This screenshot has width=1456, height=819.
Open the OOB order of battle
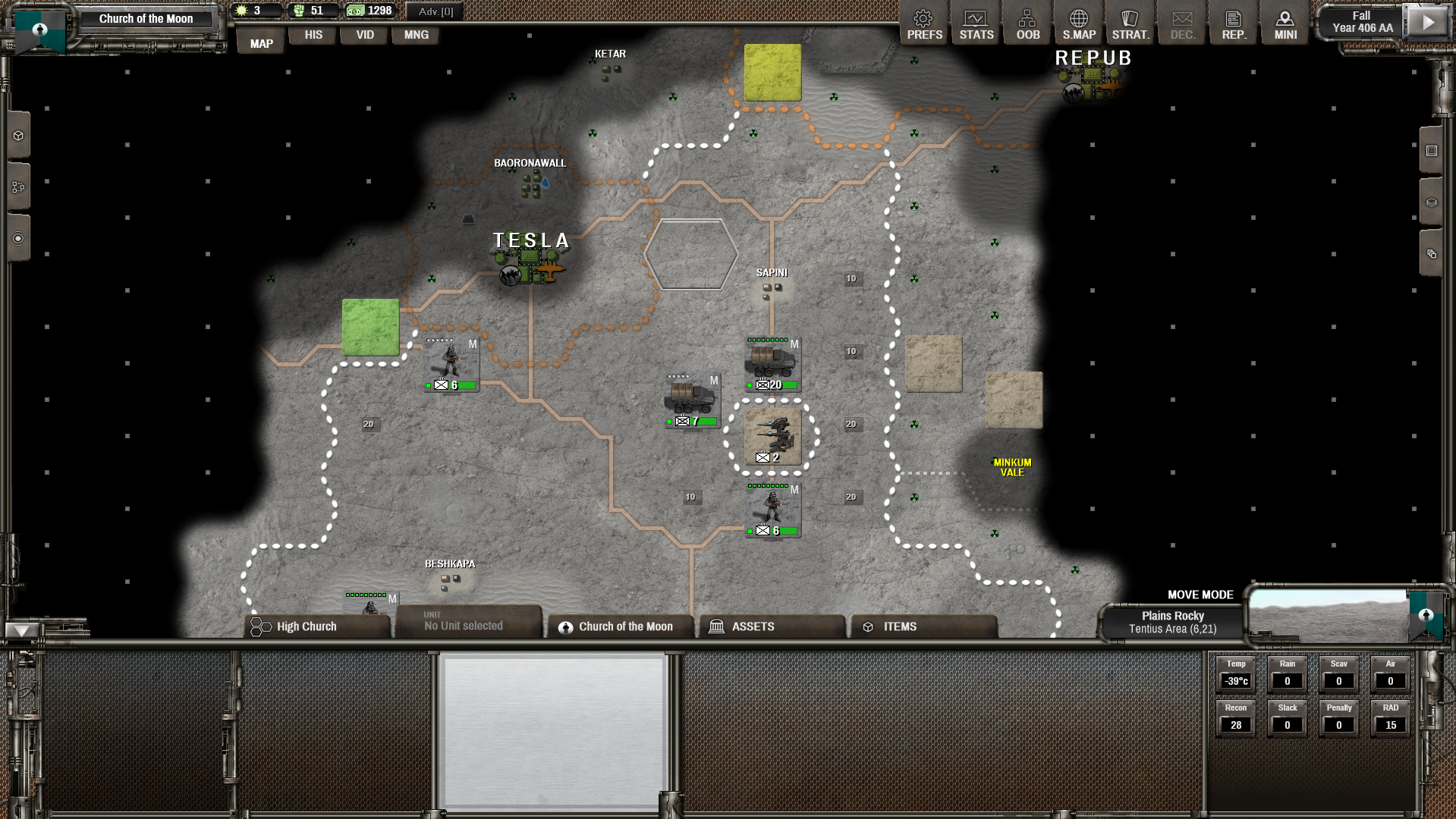1027,24
